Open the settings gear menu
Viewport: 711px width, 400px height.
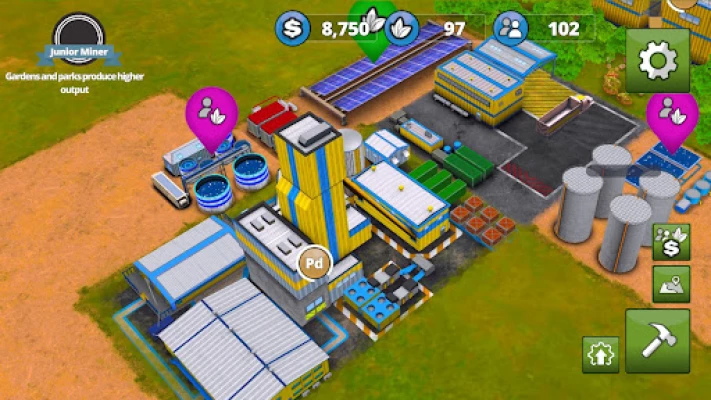(x=657, y=60)
